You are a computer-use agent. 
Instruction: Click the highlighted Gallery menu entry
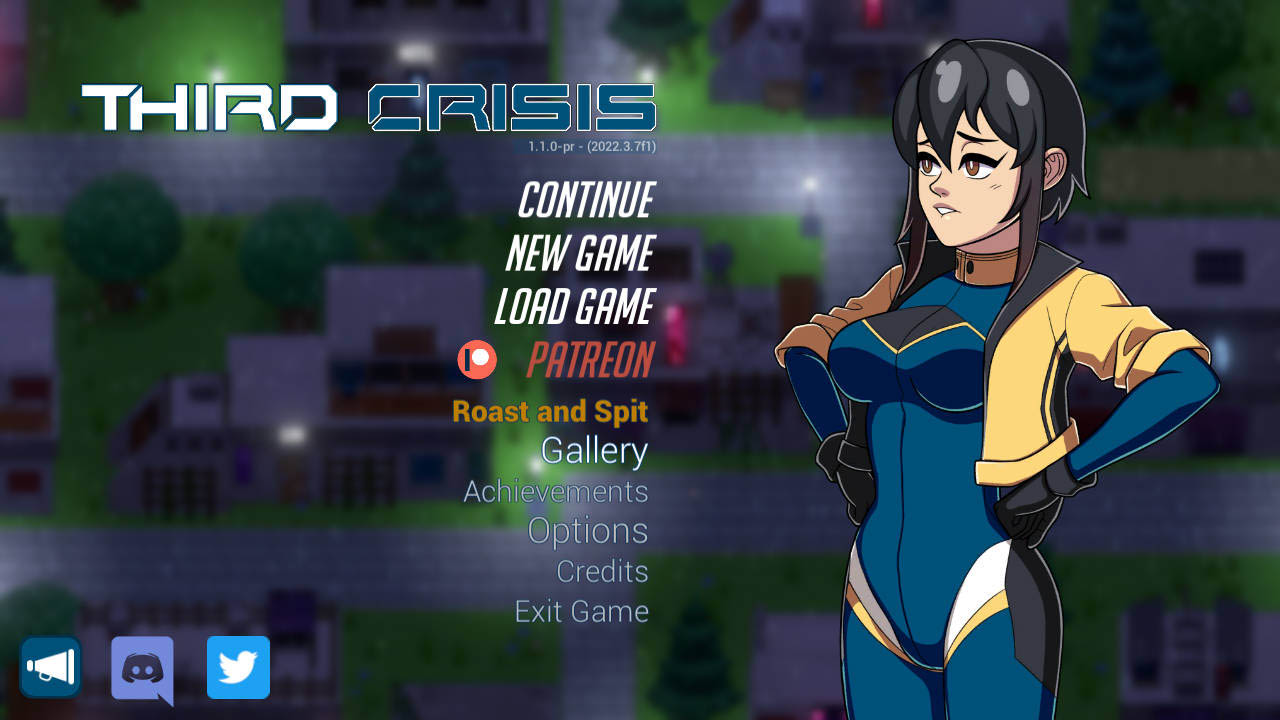point(592,451)
